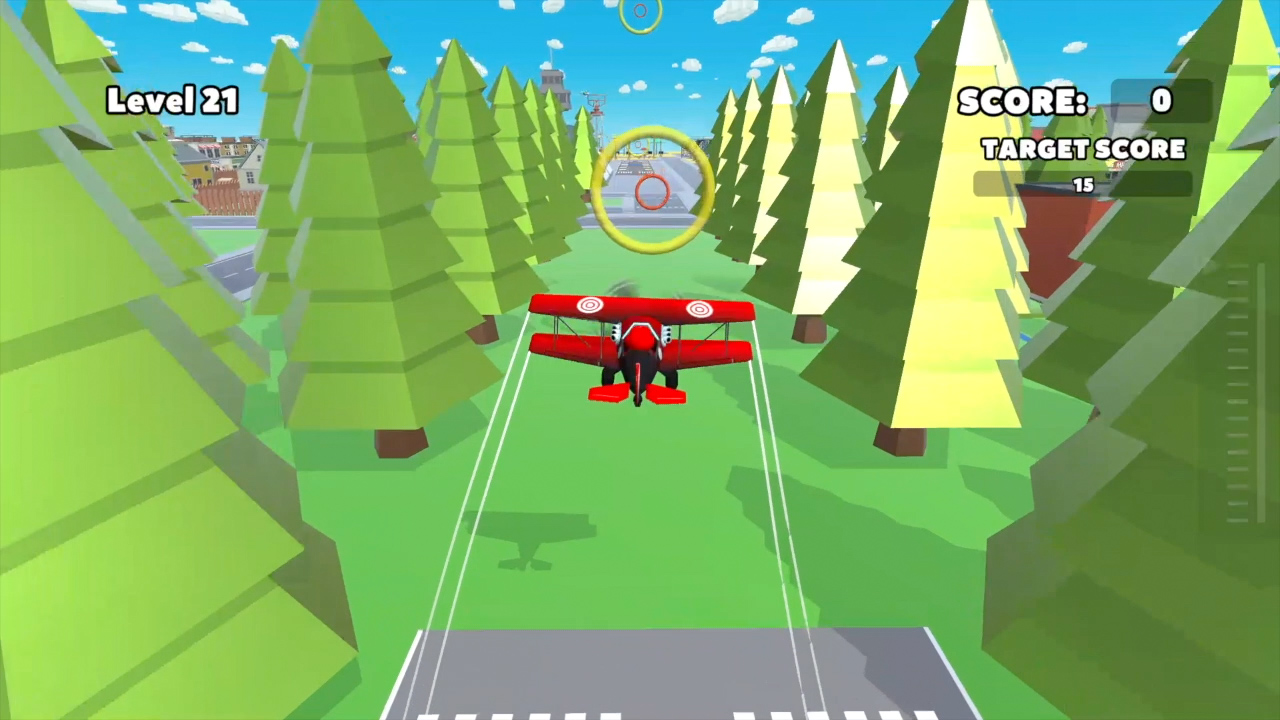Click the plane's shadow on the grass
This screenshot has height=720, width=1280.
click(530, 540)
